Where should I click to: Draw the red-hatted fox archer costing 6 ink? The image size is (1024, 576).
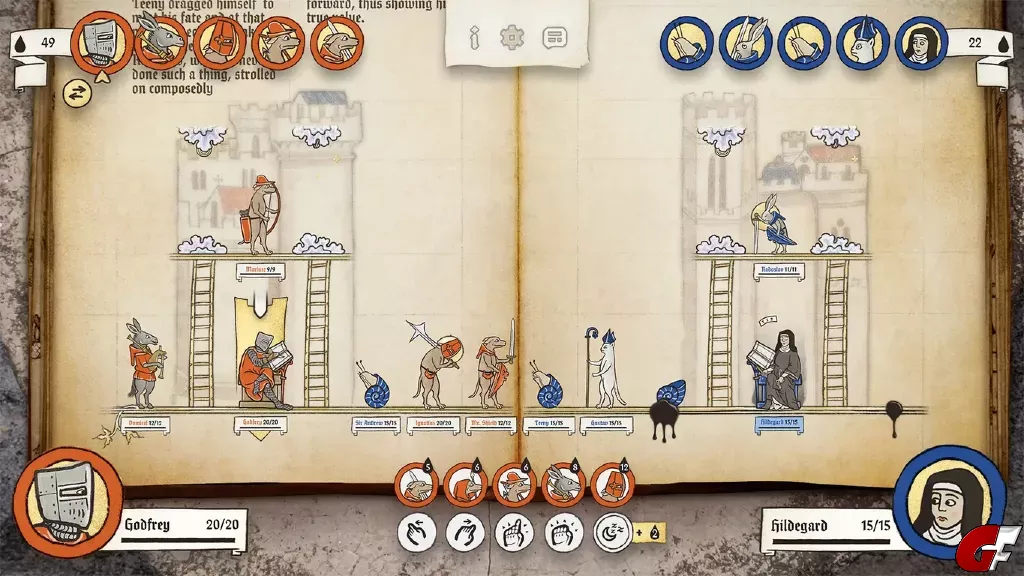(x=514, y=486)
